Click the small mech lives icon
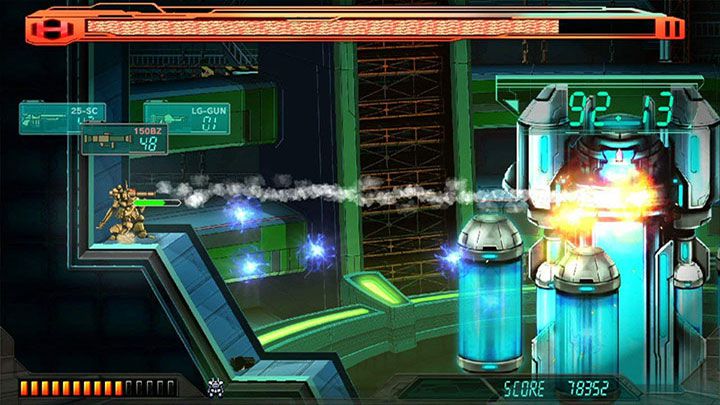 coord(214,386)
